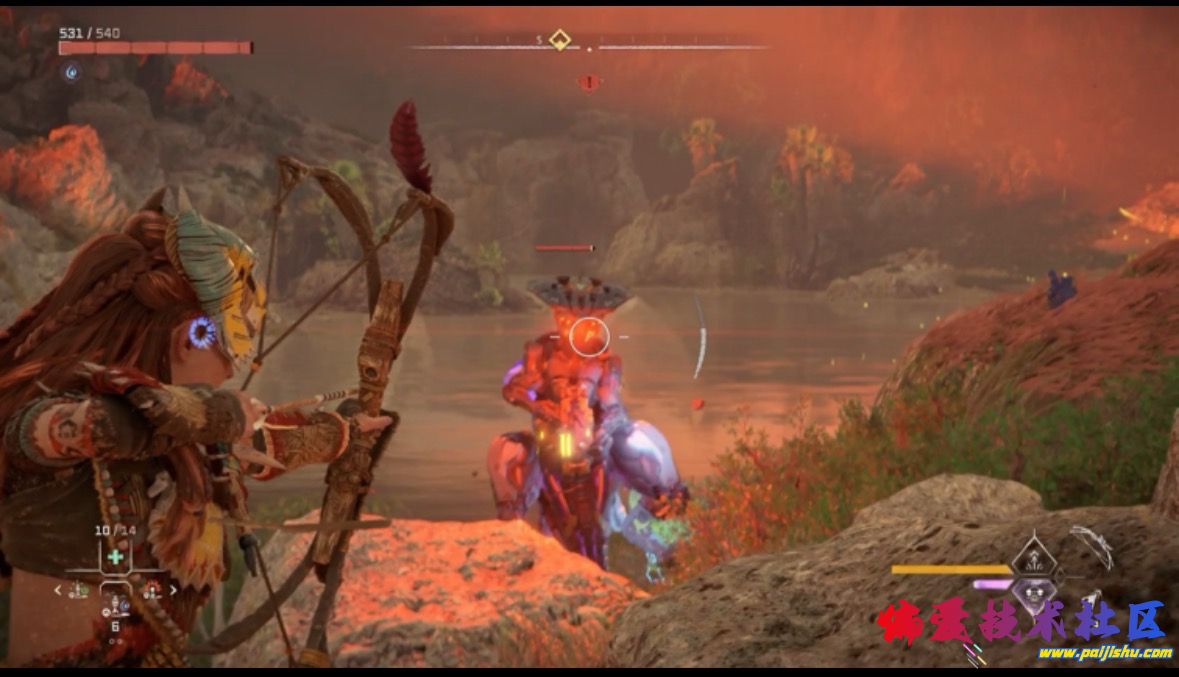
Task: Trigger the purple valor surge diamond
Action: (x=1033, y=592)
